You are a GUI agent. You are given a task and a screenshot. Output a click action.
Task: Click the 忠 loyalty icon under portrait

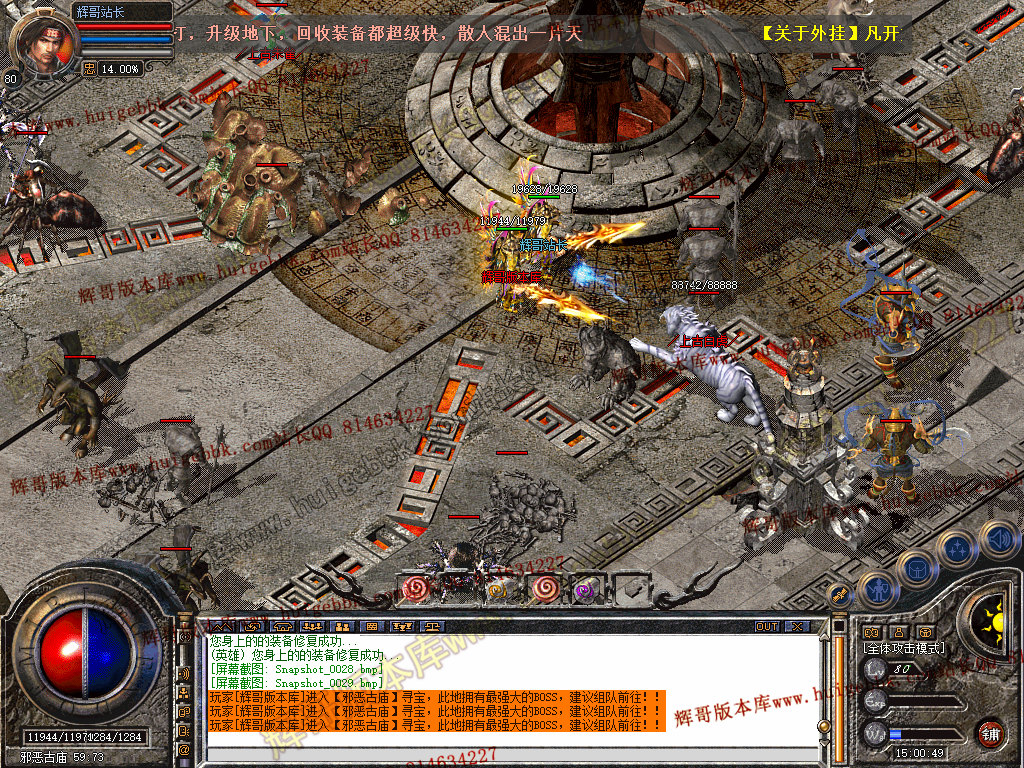89,68
